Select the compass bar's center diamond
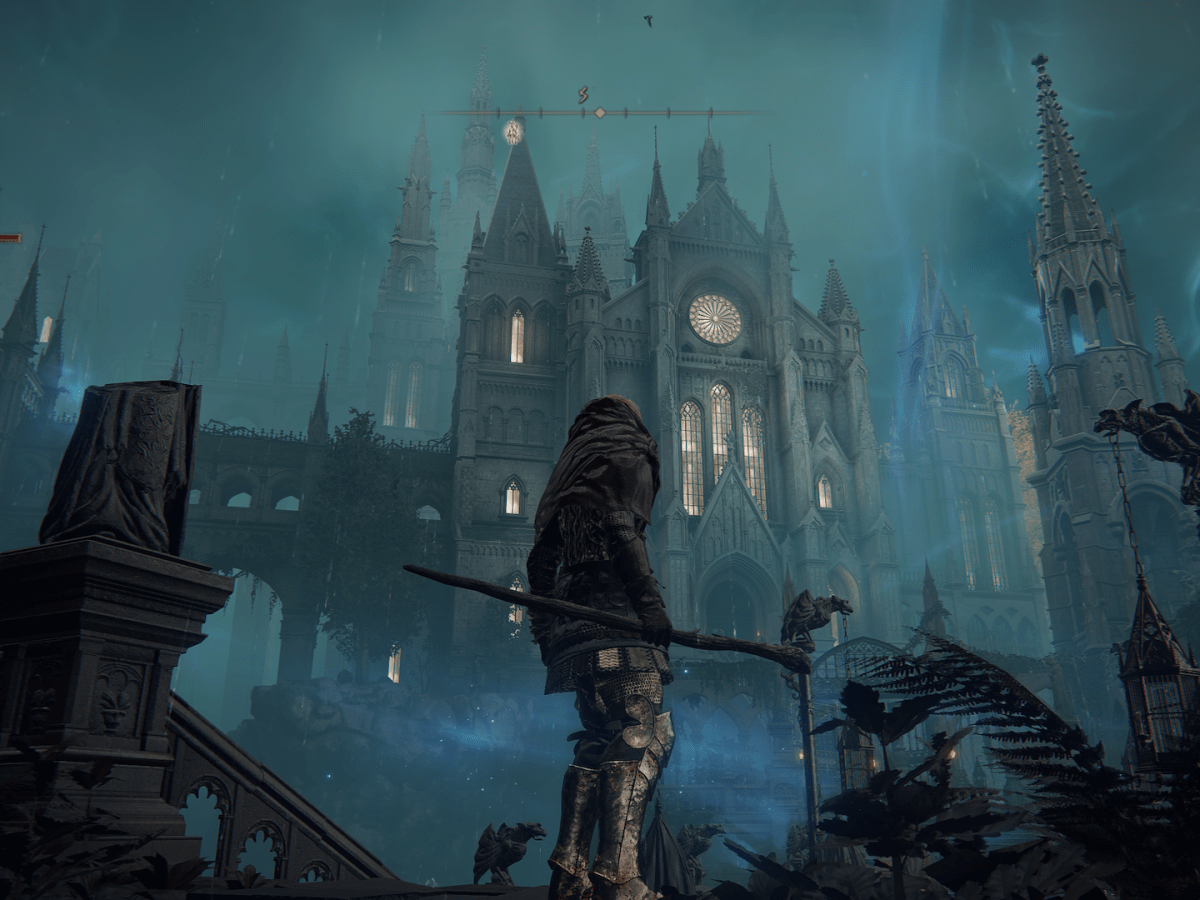The height and width of the screenshot is (900, 1200). pos(599,113)
